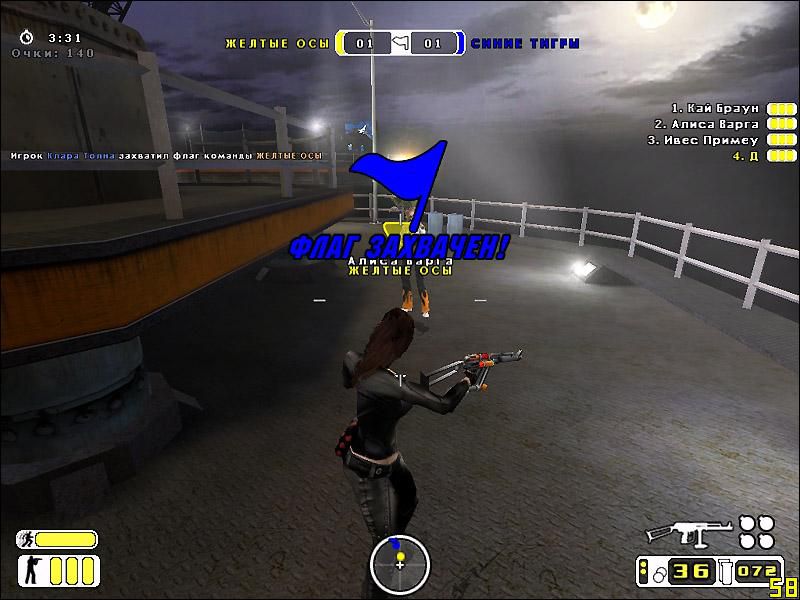Click the running sprint icon

[x=26, y=540]
